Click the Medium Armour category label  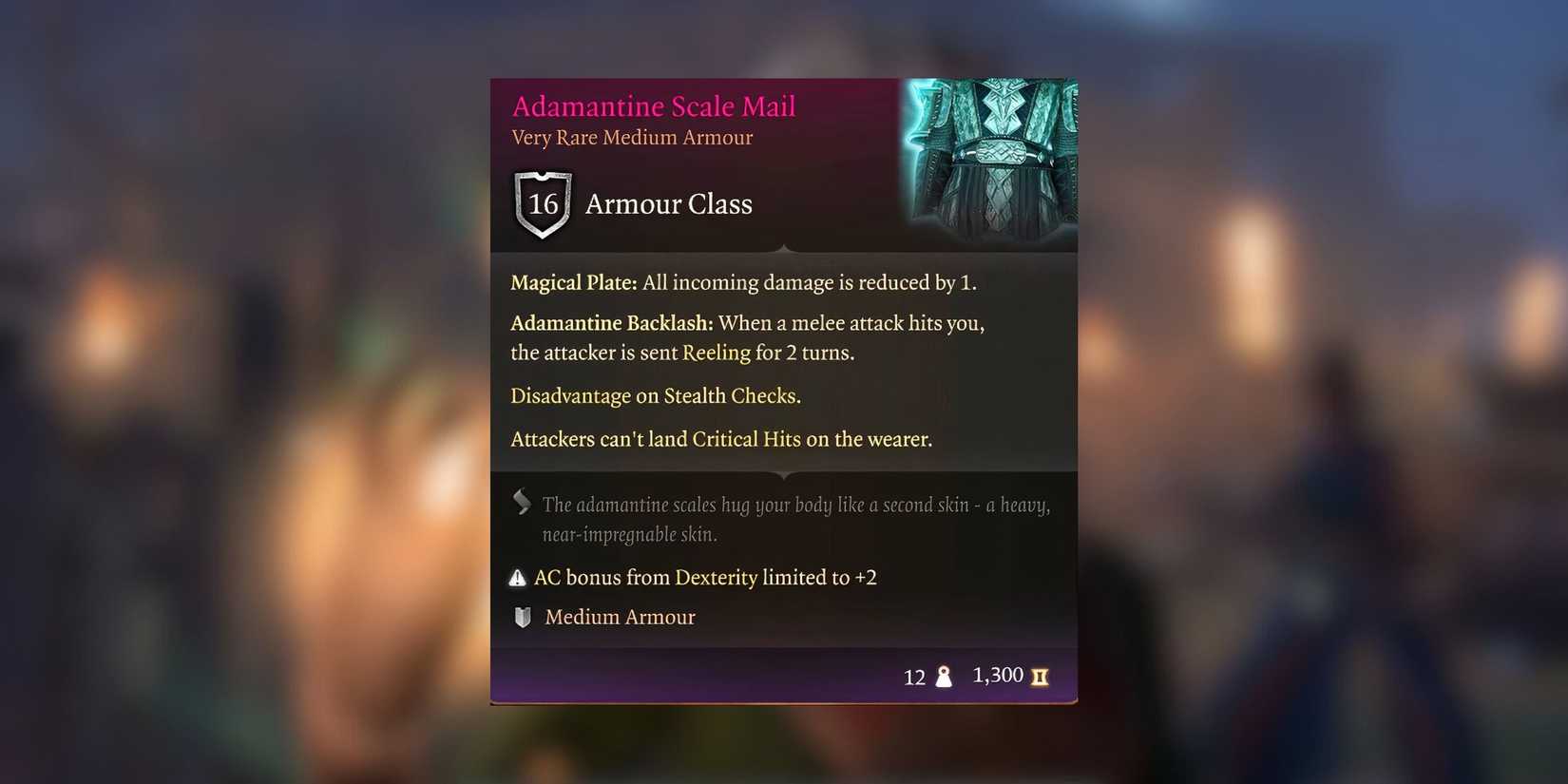pos(620,617)
